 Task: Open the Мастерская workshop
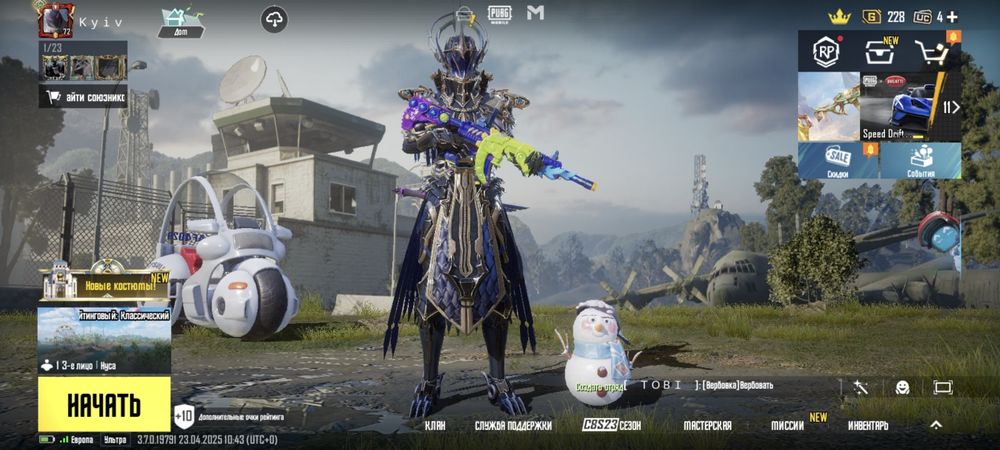click(707, 425)
